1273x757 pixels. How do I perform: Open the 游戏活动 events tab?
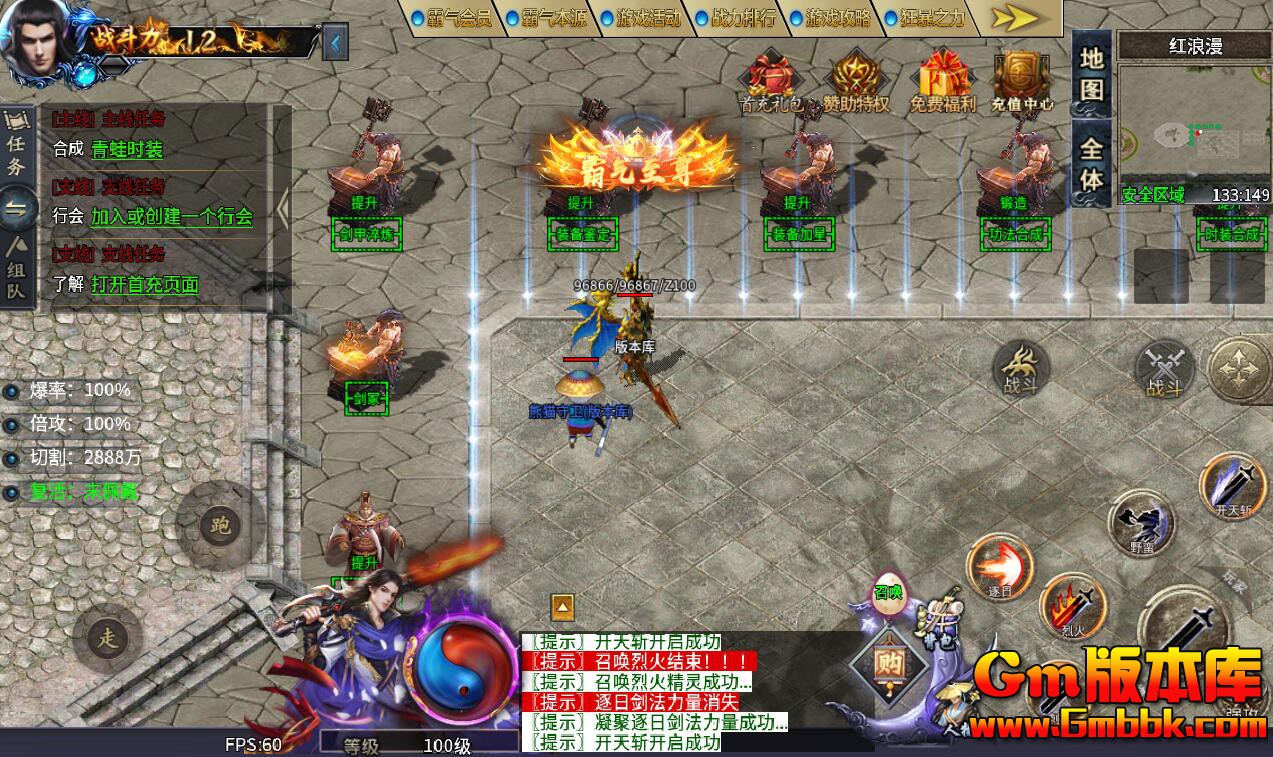[643, 18]
